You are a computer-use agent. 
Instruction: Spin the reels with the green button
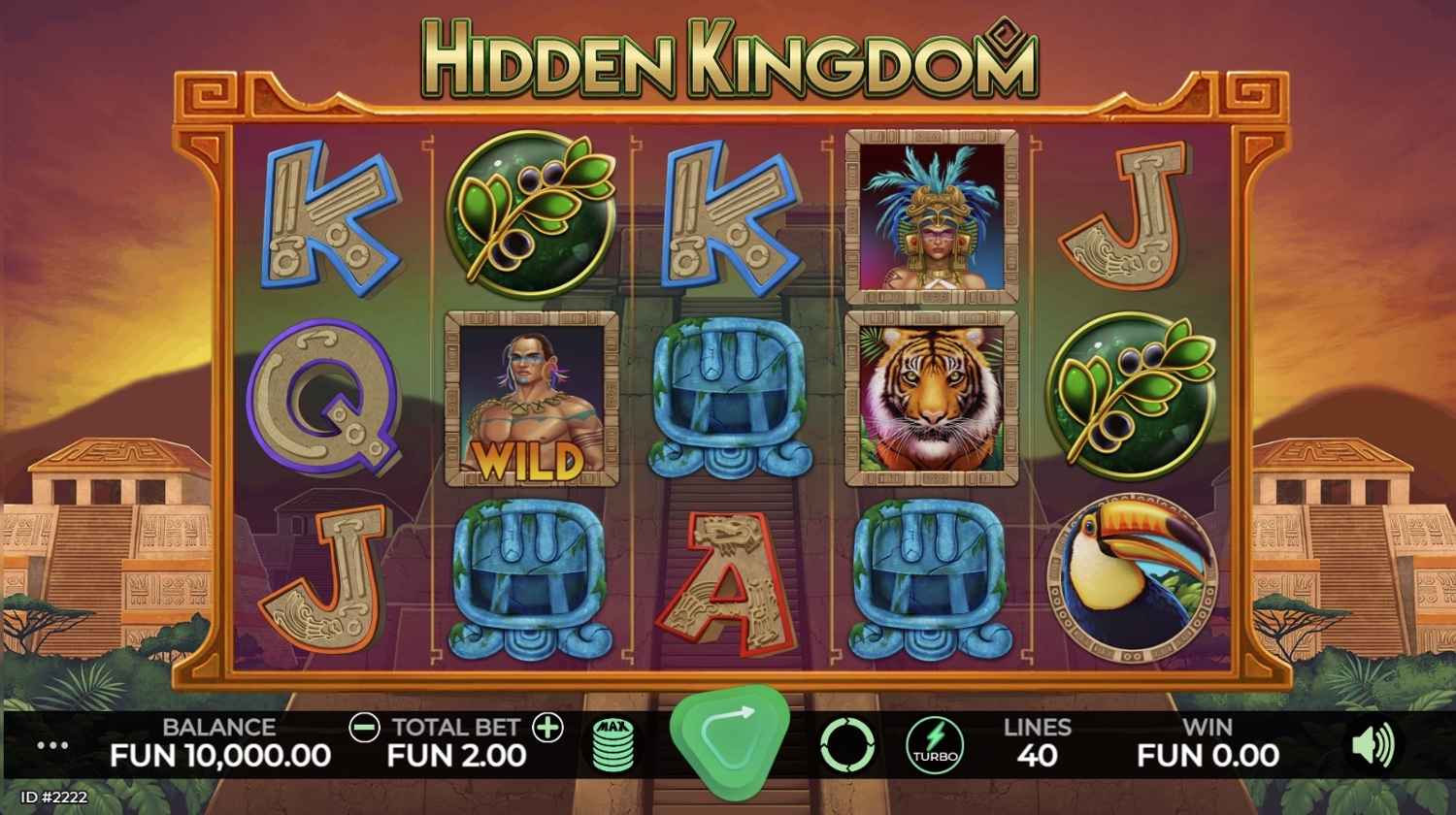pyautogui.click(x=729, y=742)
